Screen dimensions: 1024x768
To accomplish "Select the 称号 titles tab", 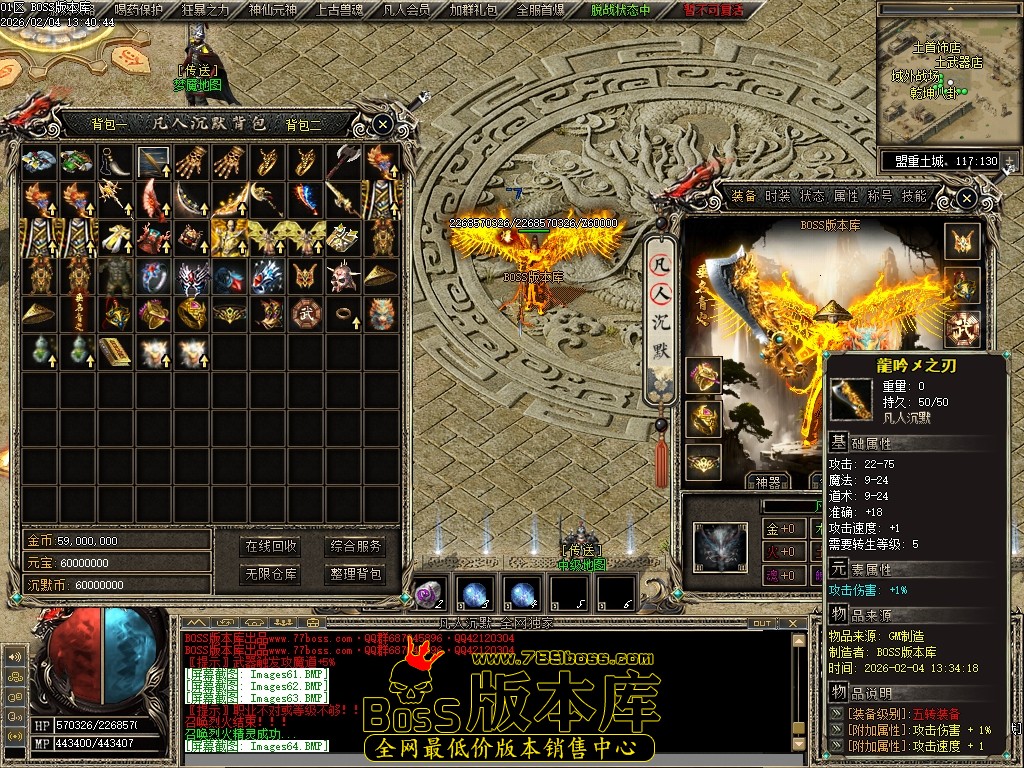I will point(880,196).
